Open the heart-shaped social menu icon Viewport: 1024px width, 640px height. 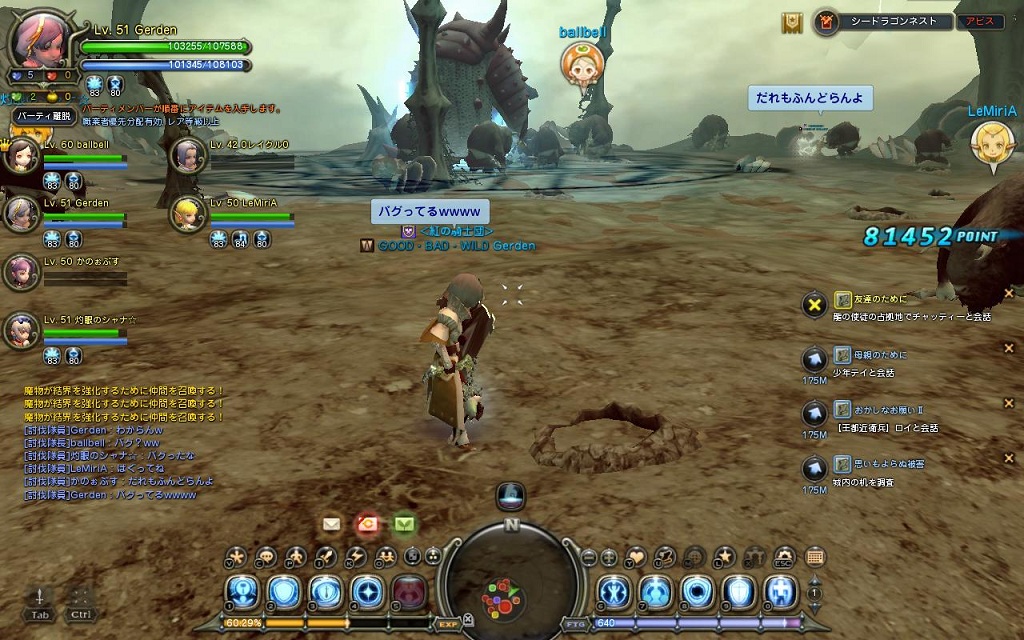pyautogui.click(x=636, y=556)
